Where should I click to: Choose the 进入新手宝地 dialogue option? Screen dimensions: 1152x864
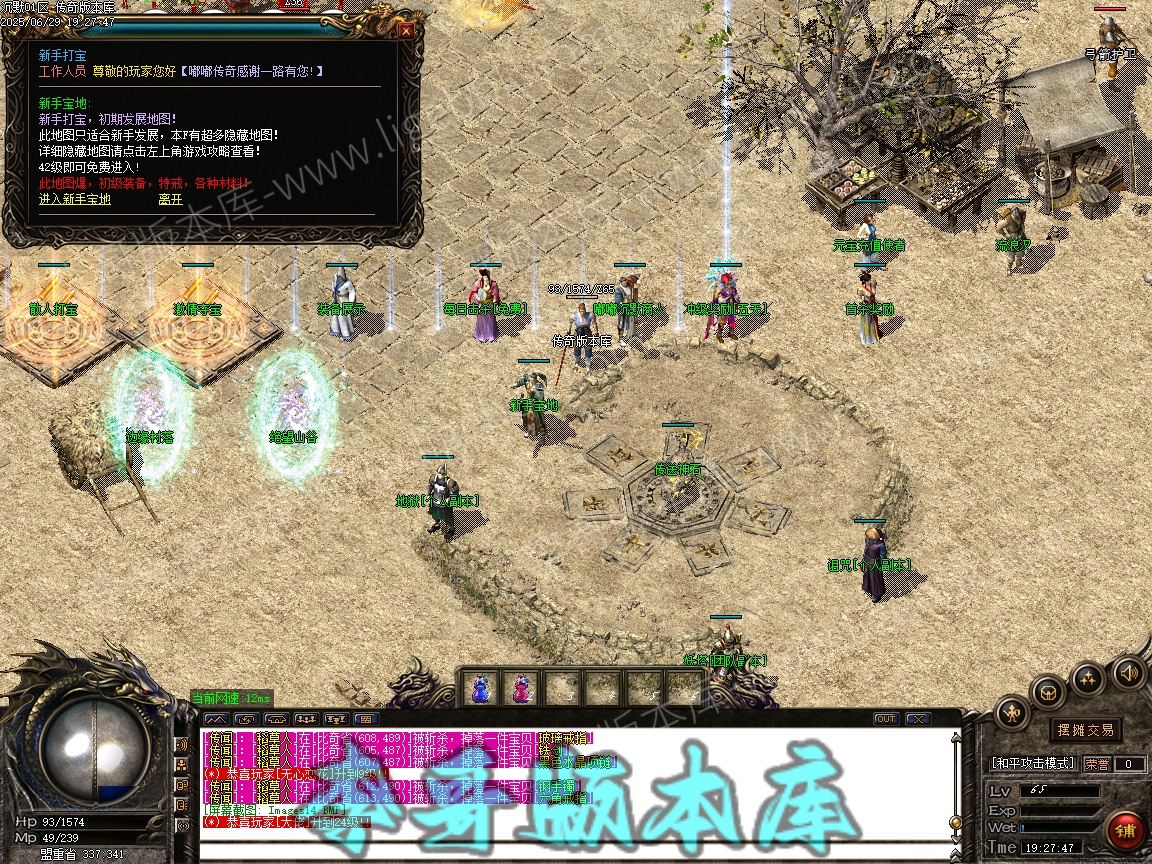tap(75, 199)
